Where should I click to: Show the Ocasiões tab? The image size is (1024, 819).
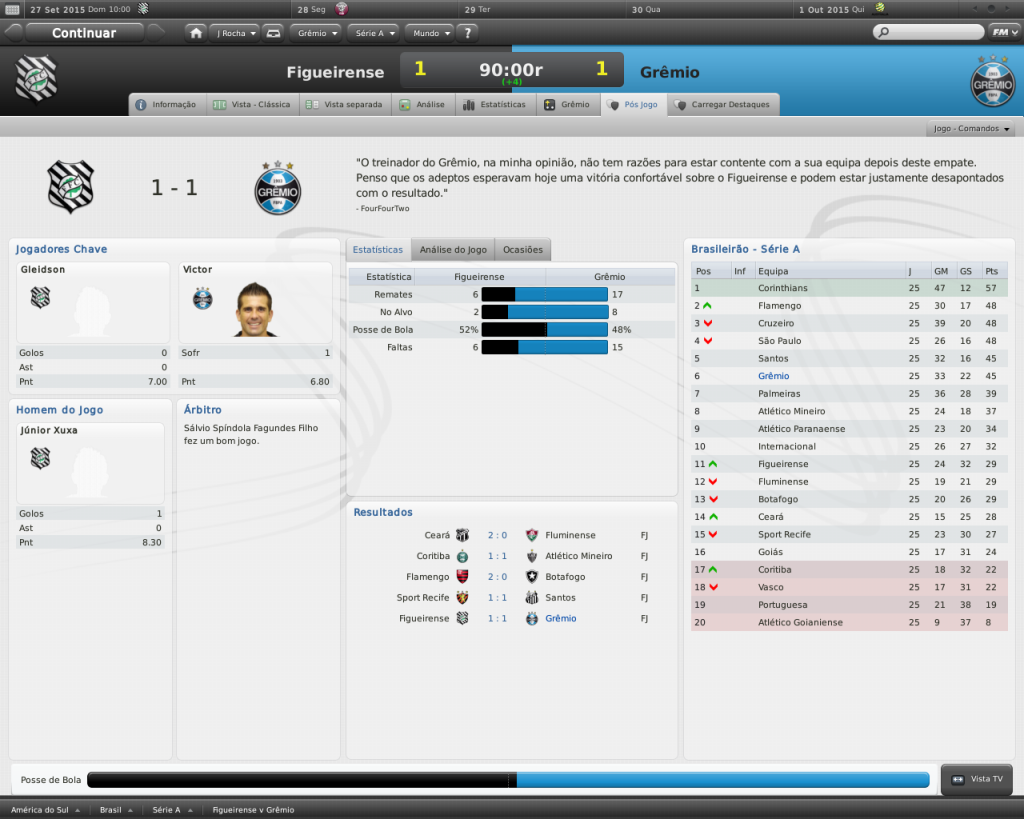(x=523, y=249)
